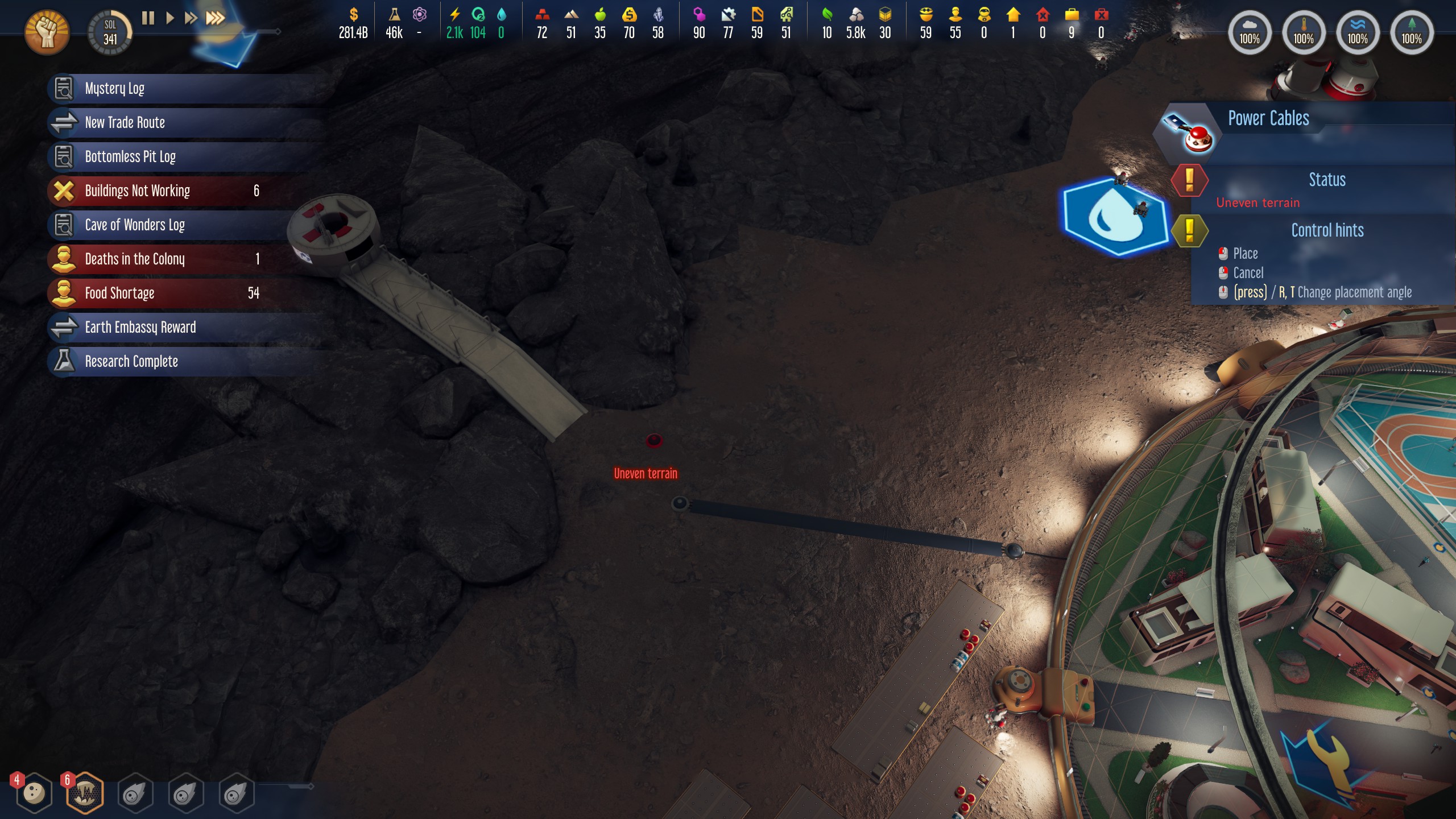Switch to double-arrow fast speed
Screen dimensions: 1456x819
pos(191,18)
